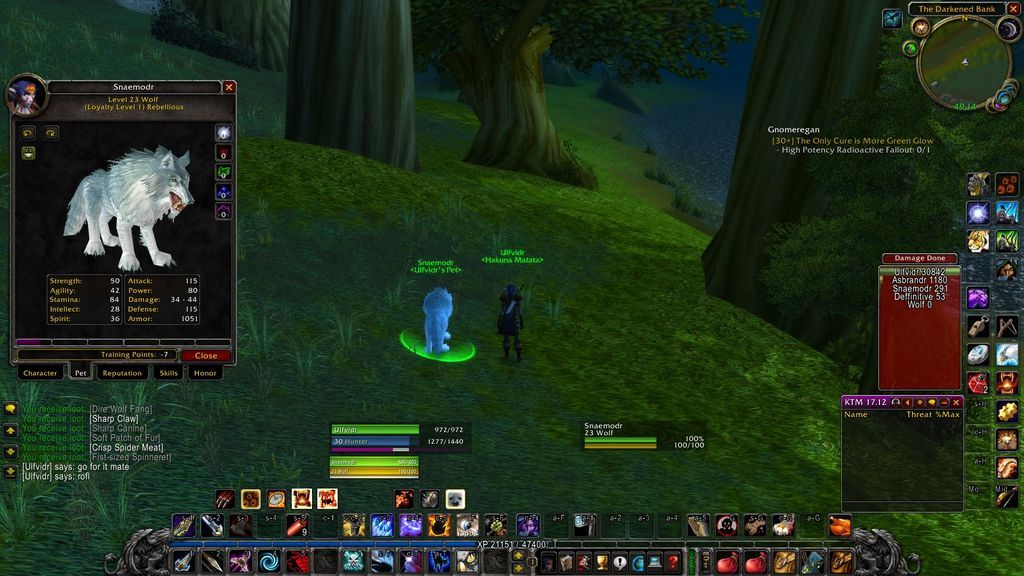Select the Pet tab
The height and width of the screenshot is (576, 1024).
click(81, 373)
